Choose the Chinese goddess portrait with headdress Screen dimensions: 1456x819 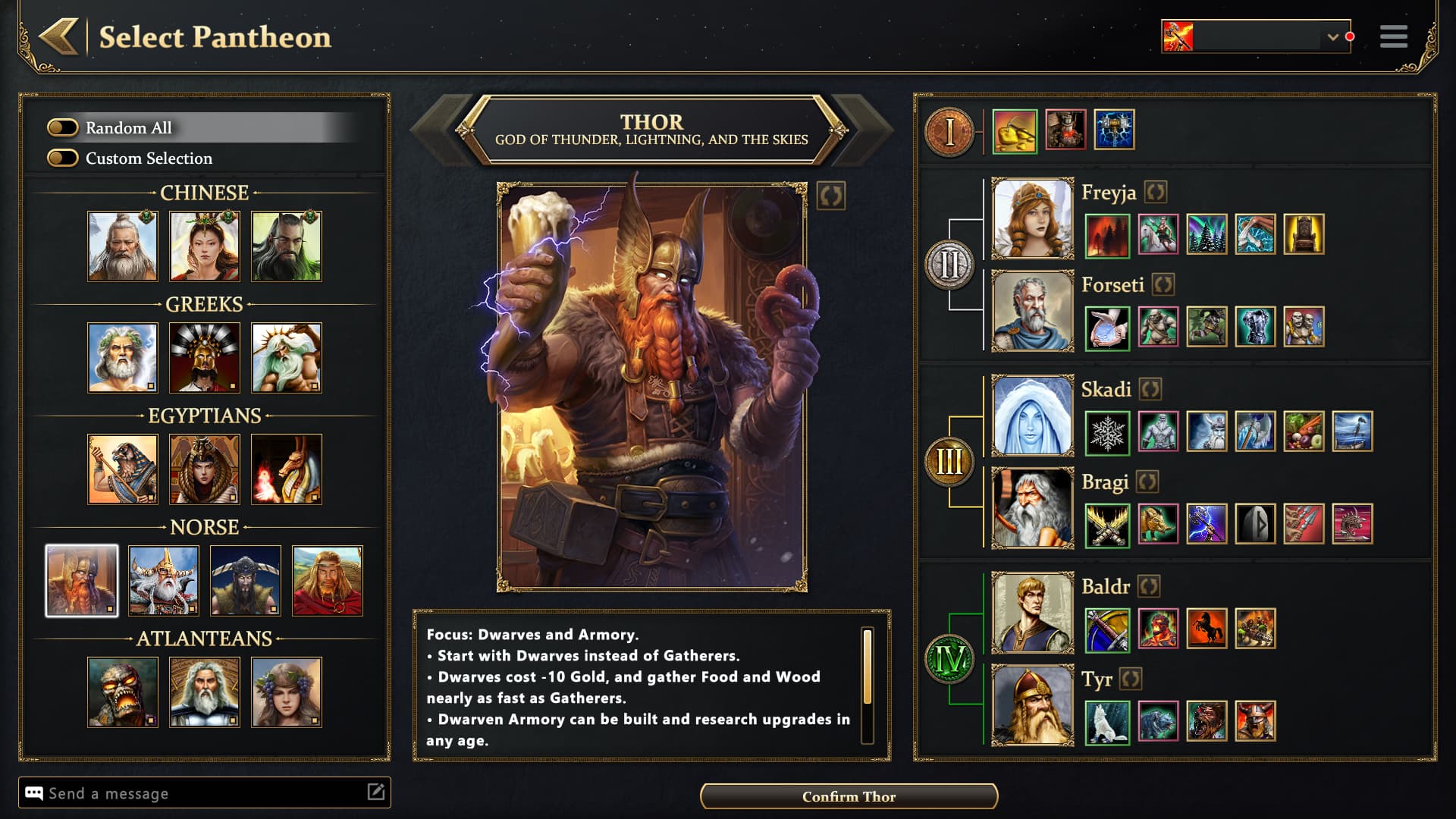click(x=204, y=246)
